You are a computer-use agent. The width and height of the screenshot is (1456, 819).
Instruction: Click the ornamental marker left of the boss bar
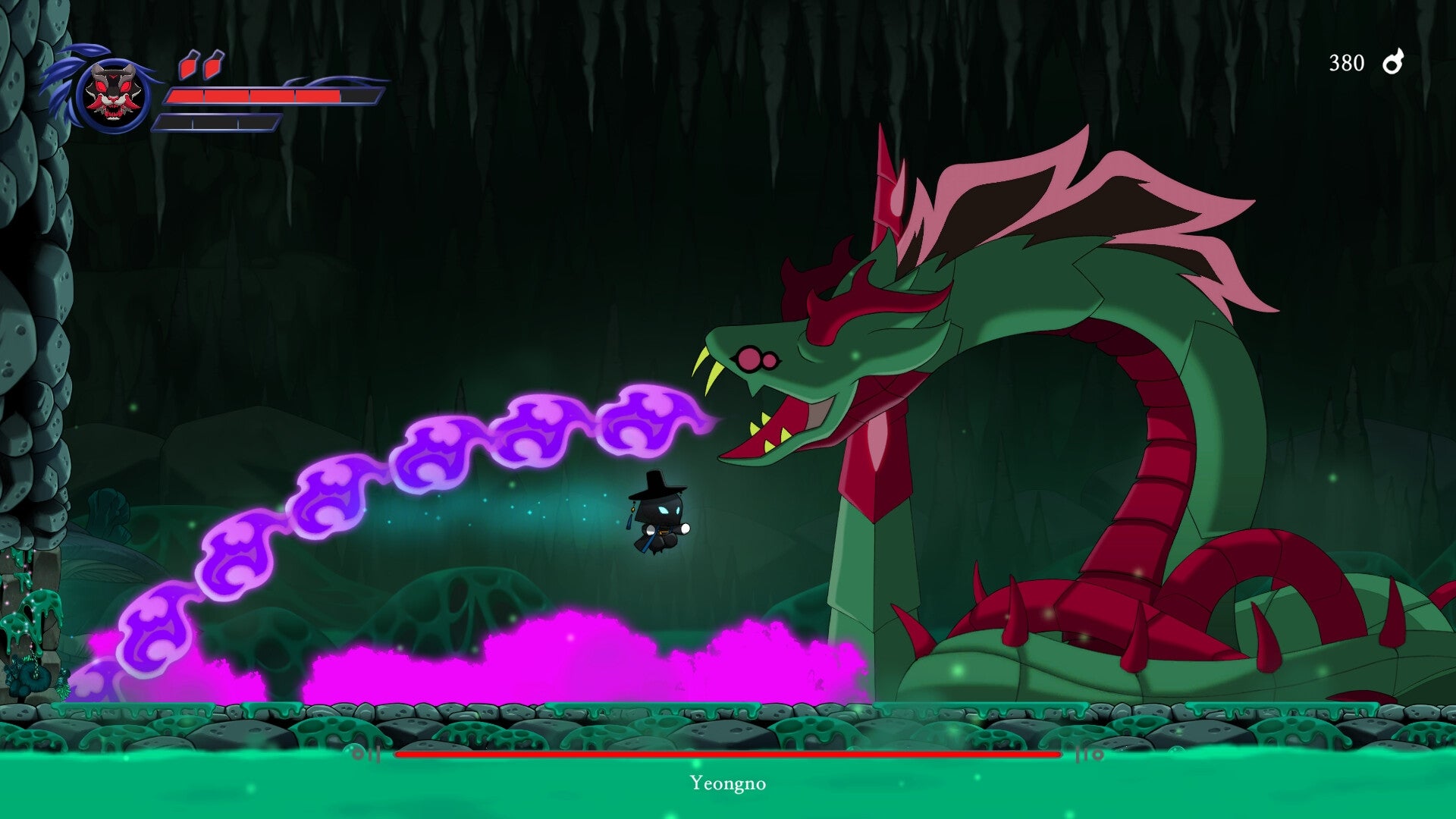coord(364,755)
